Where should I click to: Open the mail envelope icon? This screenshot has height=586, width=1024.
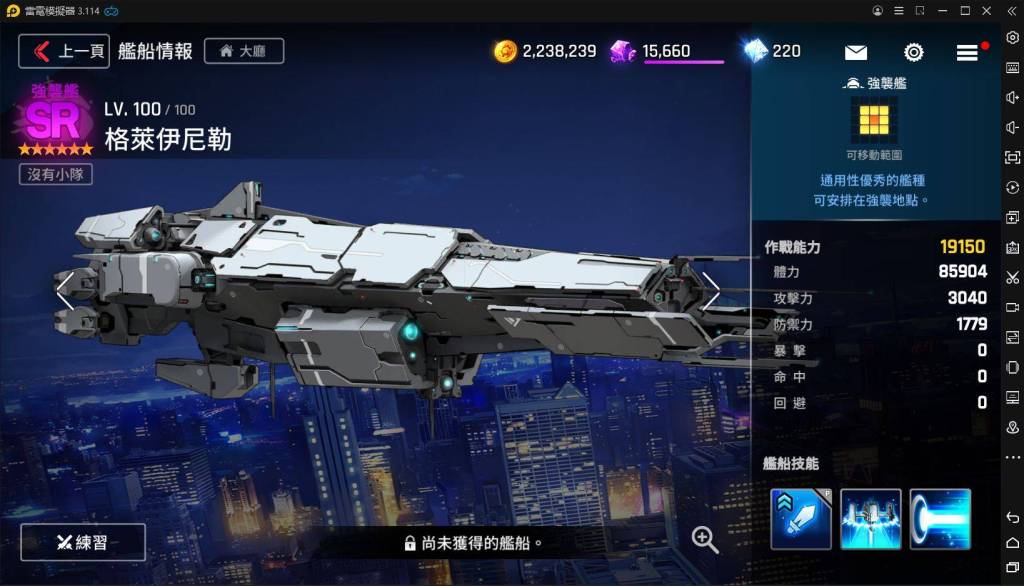[x=856, y=53]
